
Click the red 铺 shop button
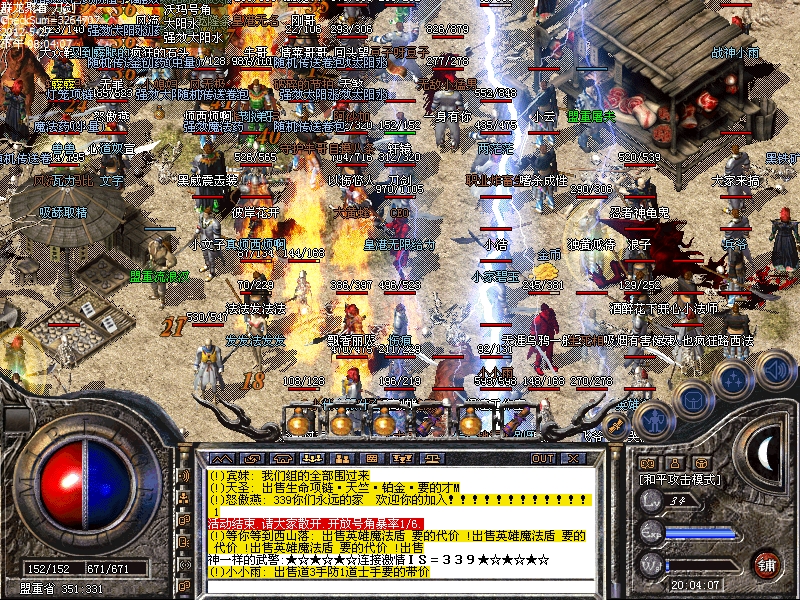767,563
